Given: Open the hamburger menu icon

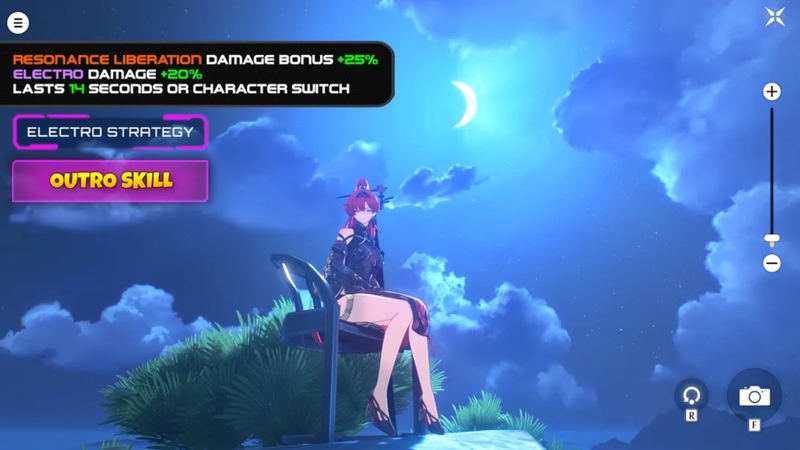Looking at the screenshot, I should (18, 22).
